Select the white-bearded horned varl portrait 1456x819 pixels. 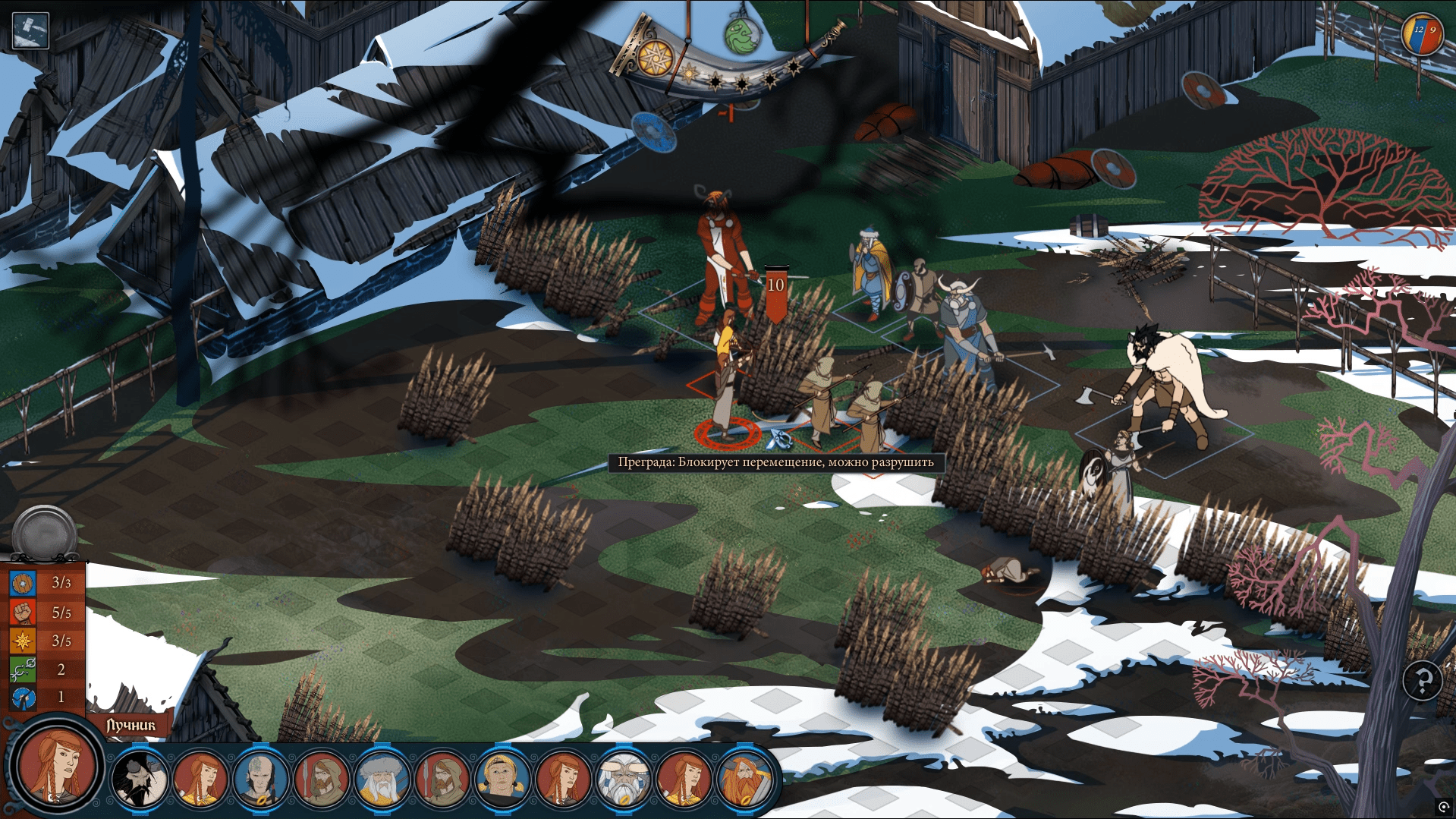click(x=622, y=780)
